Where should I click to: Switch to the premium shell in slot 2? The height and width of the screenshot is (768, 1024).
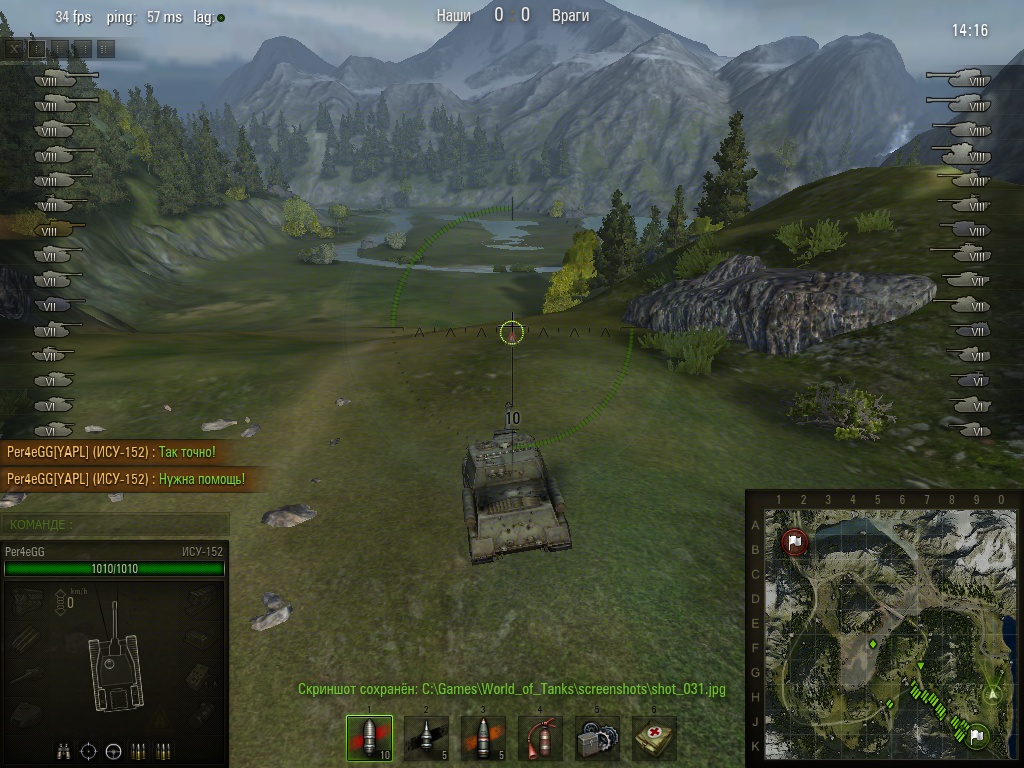(x=426, y=739)
